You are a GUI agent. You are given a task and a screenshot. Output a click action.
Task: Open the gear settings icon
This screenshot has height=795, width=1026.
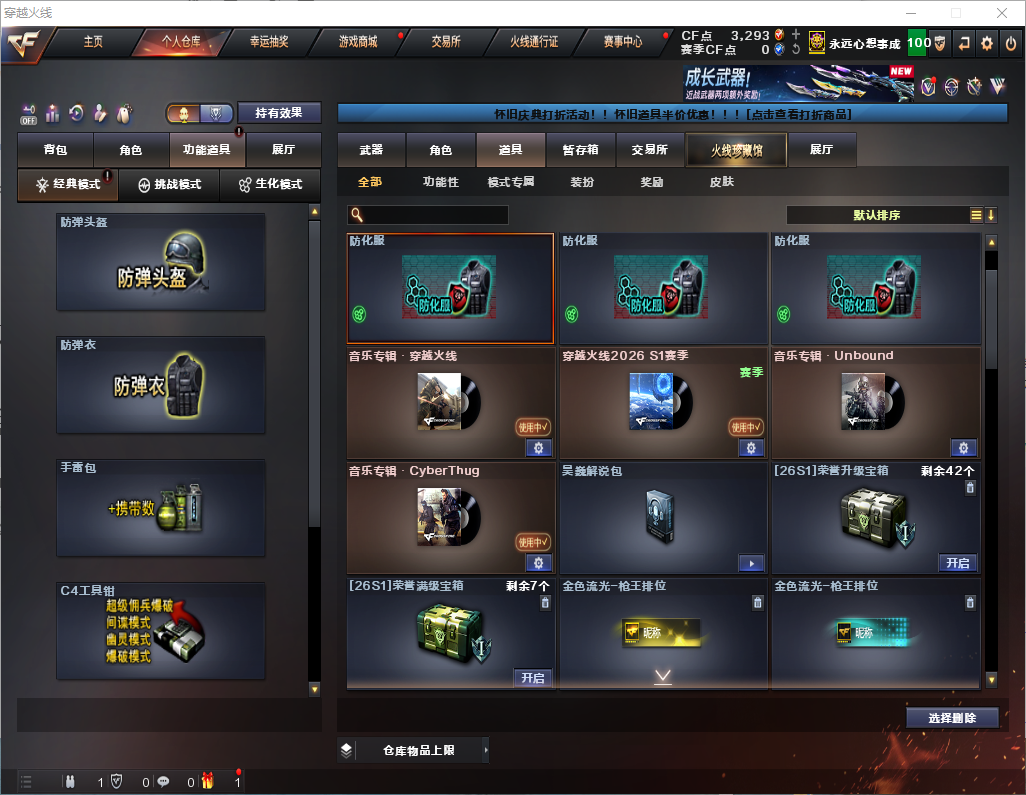(x=987, y=43)
